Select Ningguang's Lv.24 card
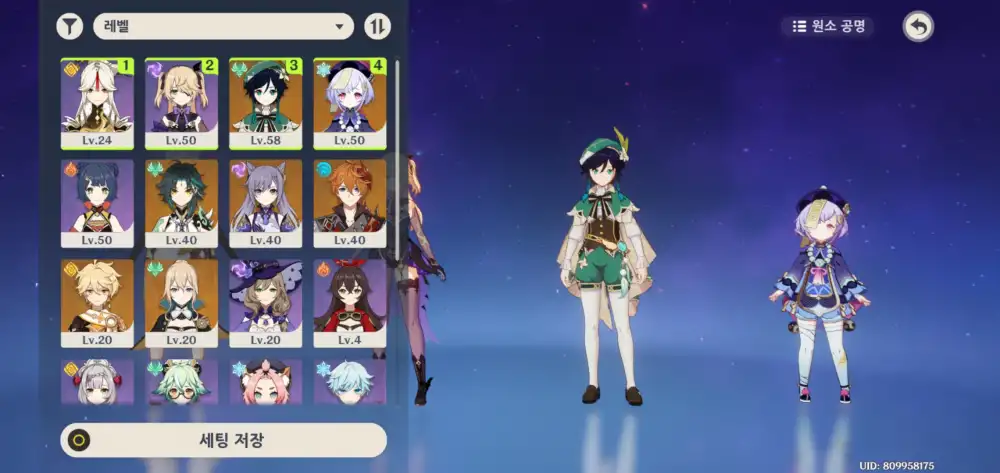Image resolution: width=1000 pixels, height=473 pixels. (97, 103)
